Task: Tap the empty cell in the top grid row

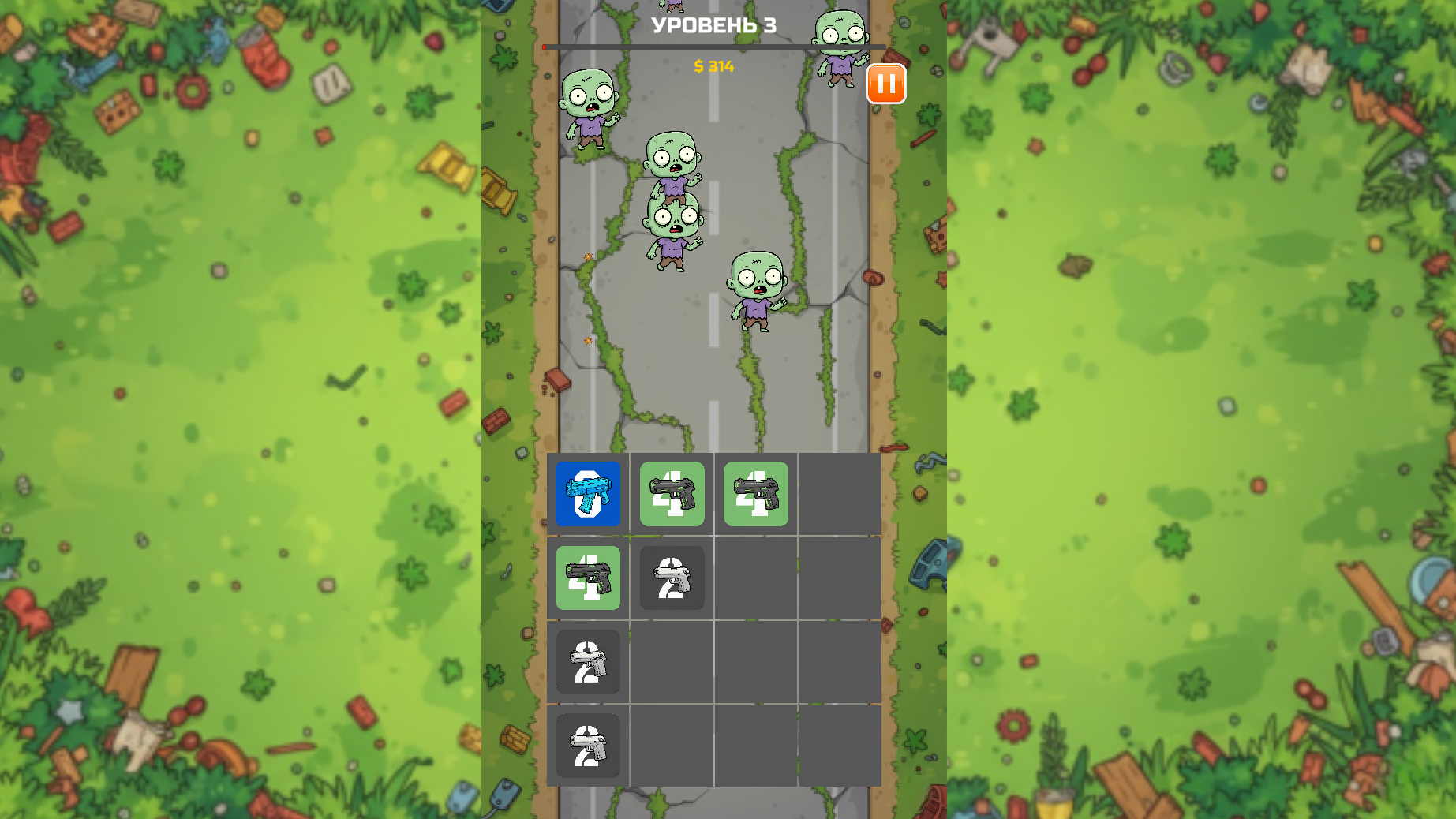Action: pos(840,495)
